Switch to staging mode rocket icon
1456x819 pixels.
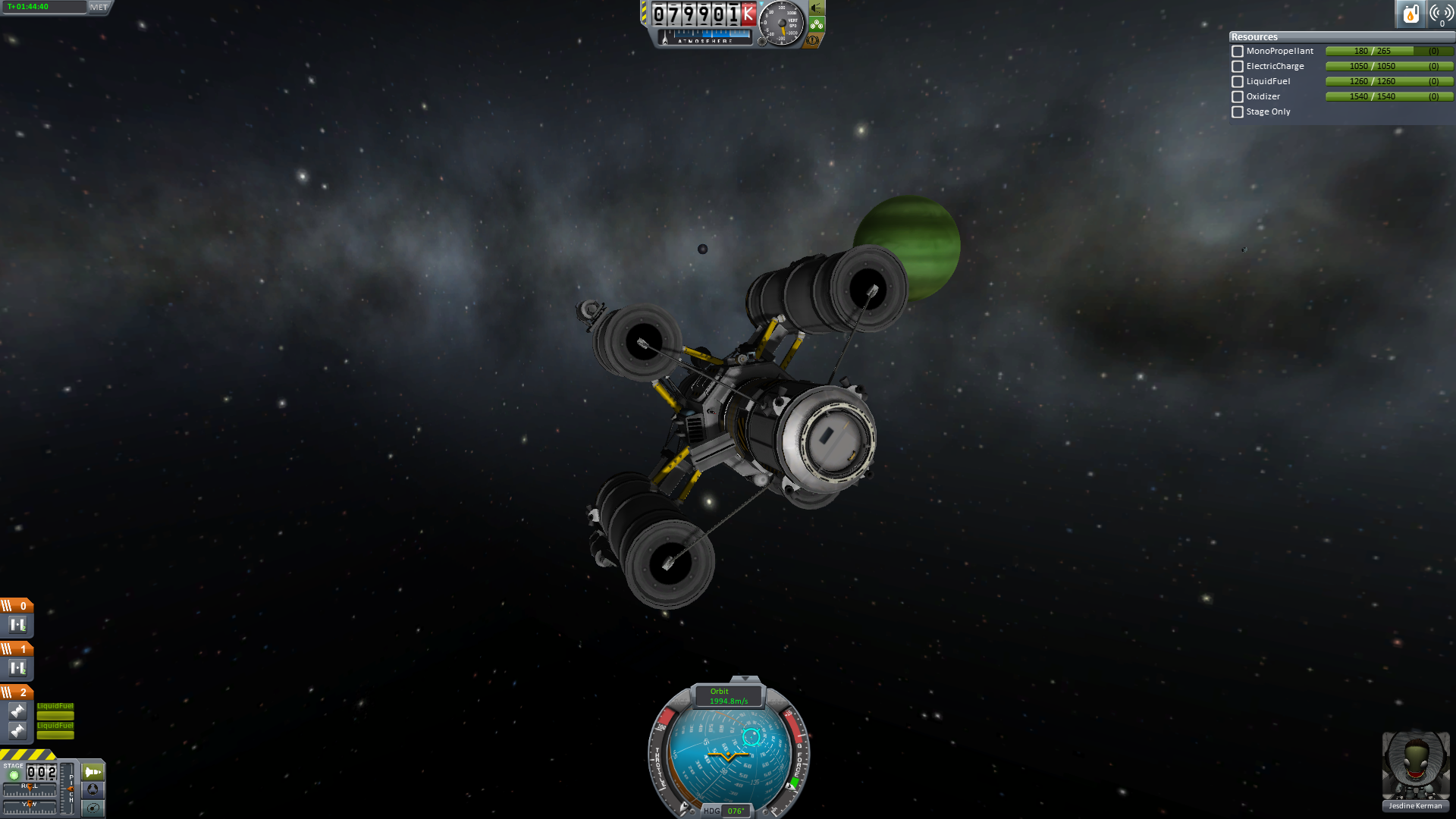(93, 772)
